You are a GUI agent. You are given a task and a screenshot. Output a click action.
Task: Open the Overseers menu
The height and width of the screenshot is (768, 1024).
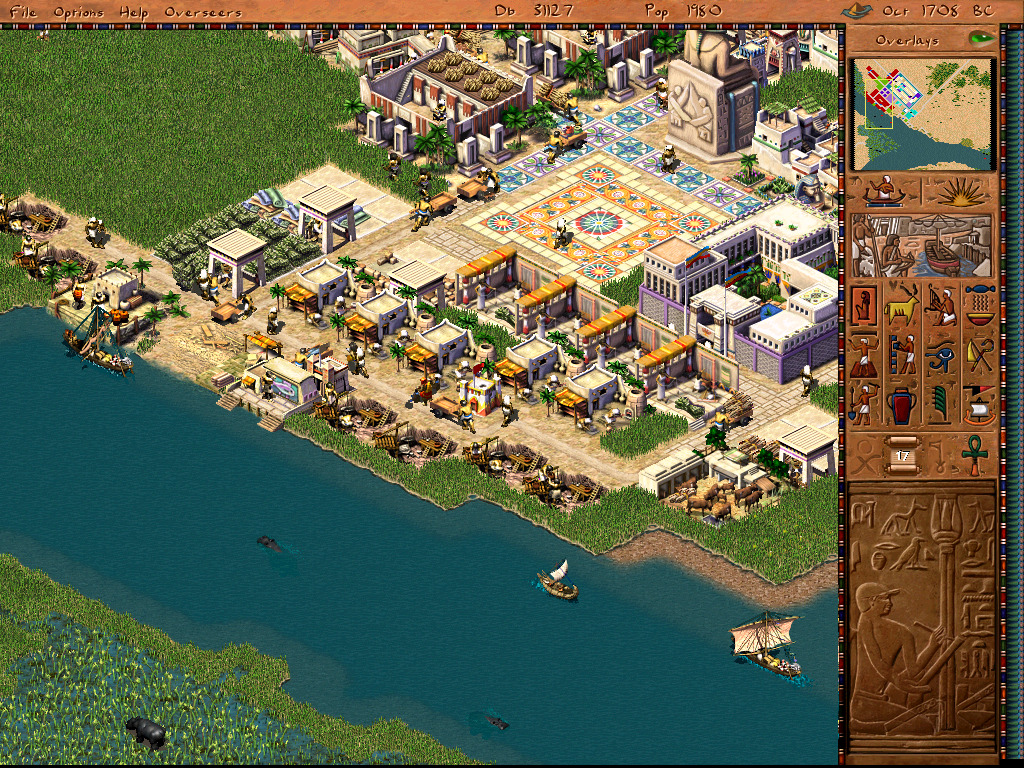(x=203, y=12)
